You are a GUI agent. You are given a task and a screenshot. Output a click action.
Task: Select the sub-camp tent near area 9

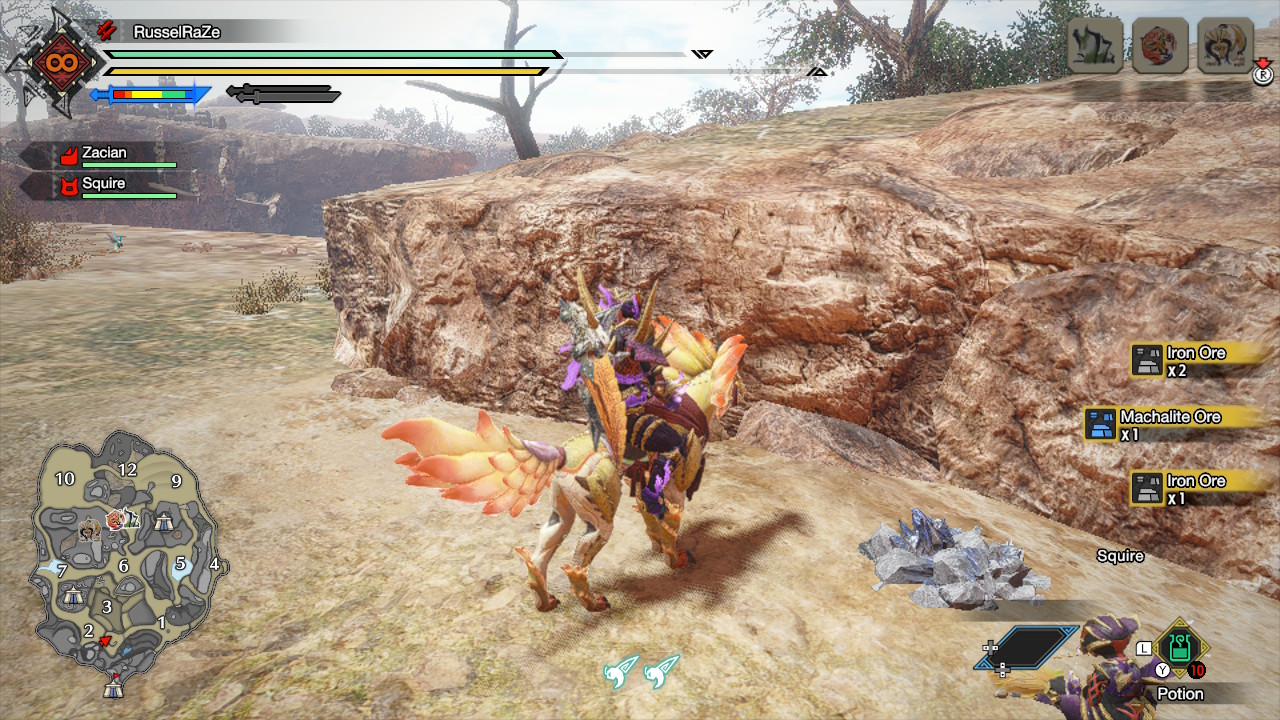[x=165, y=521]
